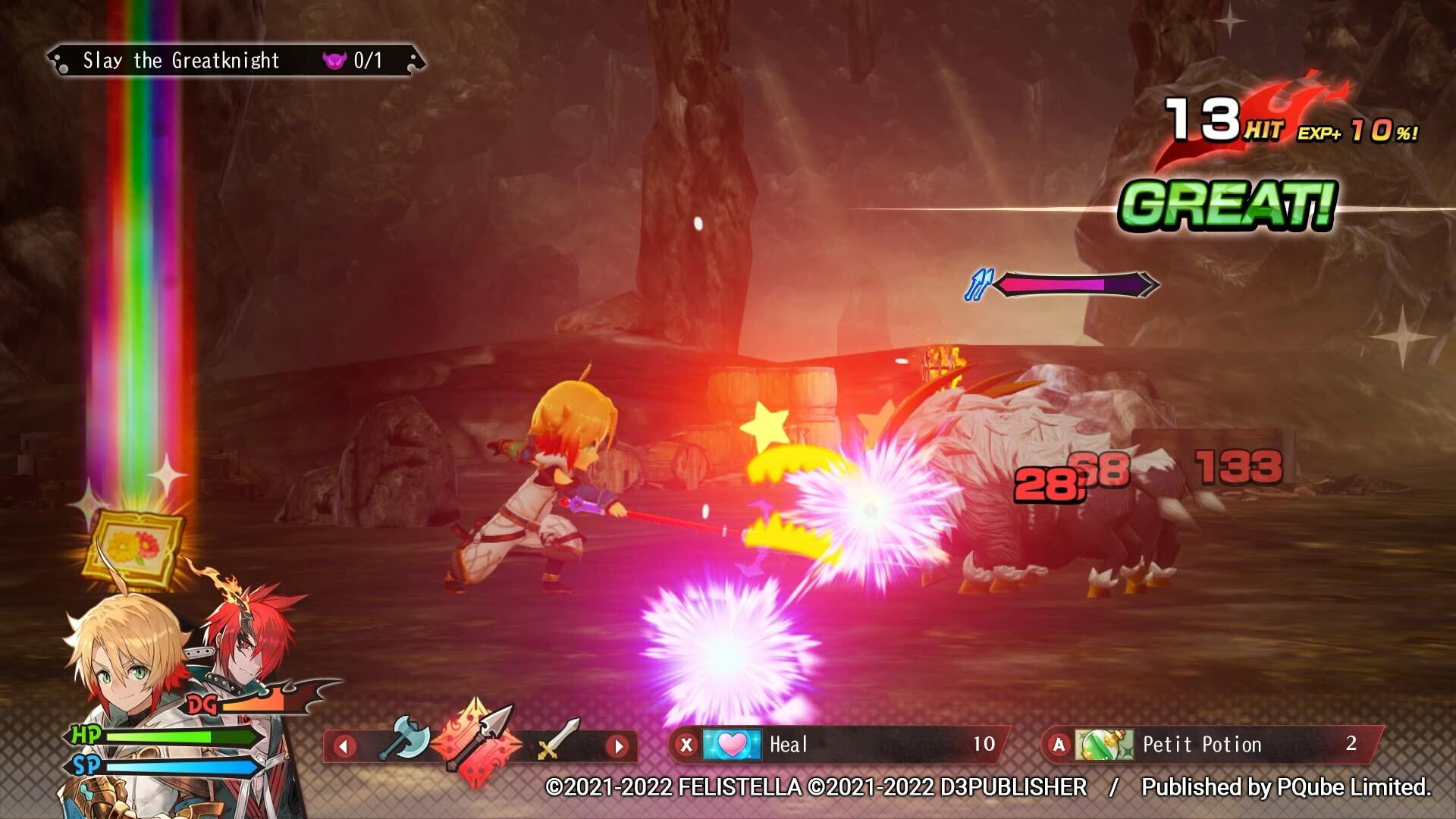Click the right arrow to cycle weapons

(618, 746)
